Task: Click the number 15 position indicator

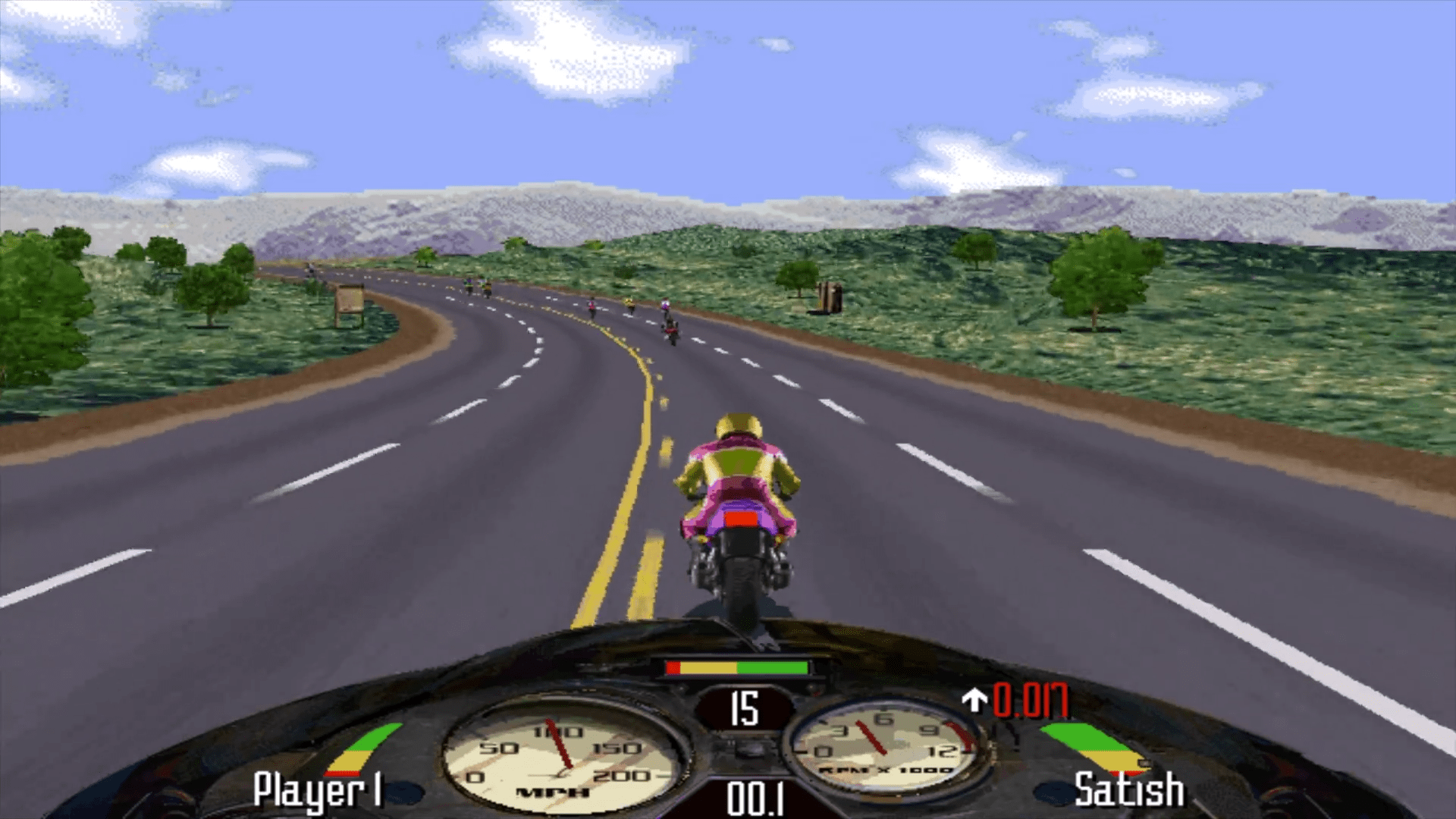Action: pos(745,709)
